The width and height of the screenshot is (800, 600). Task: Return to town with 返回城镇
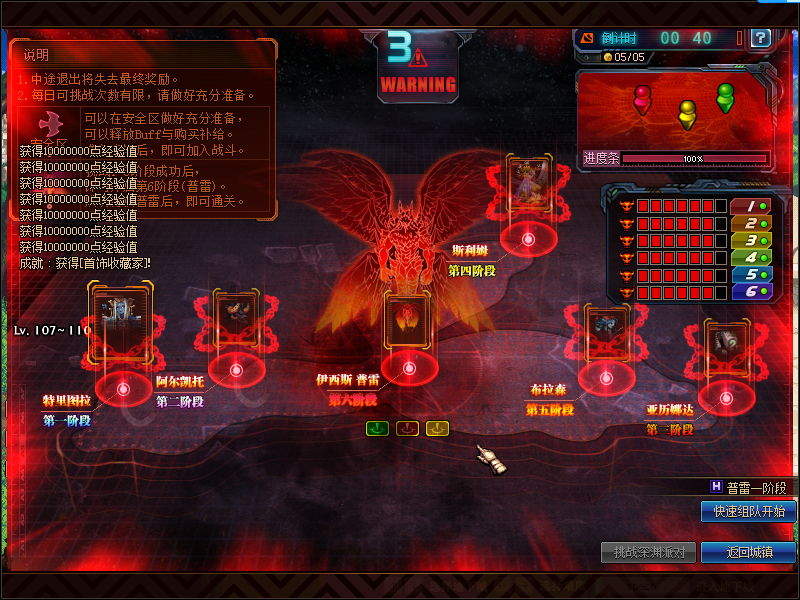coord(748,552)
